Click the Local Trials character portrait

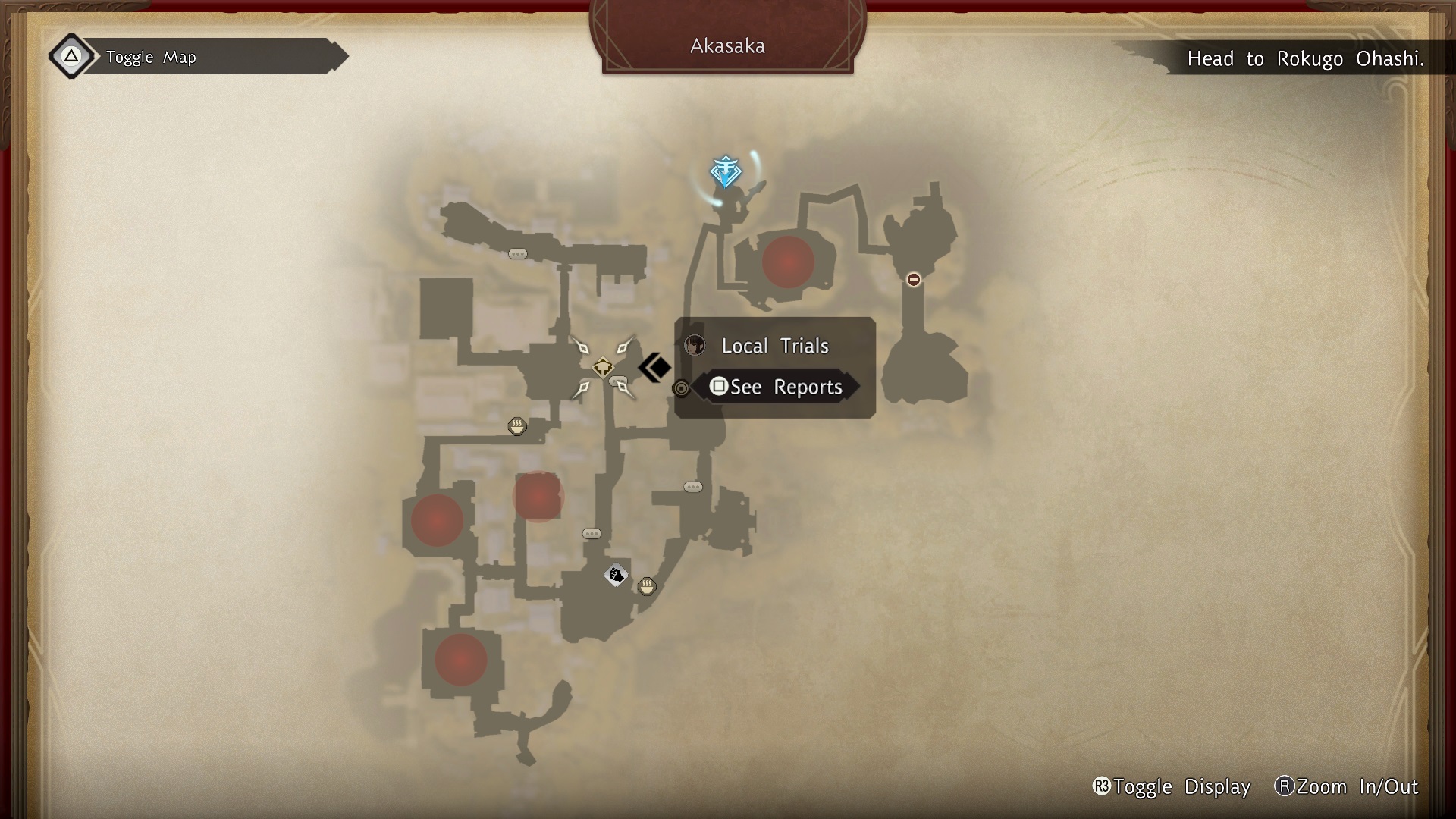click(x=695, y=346)
